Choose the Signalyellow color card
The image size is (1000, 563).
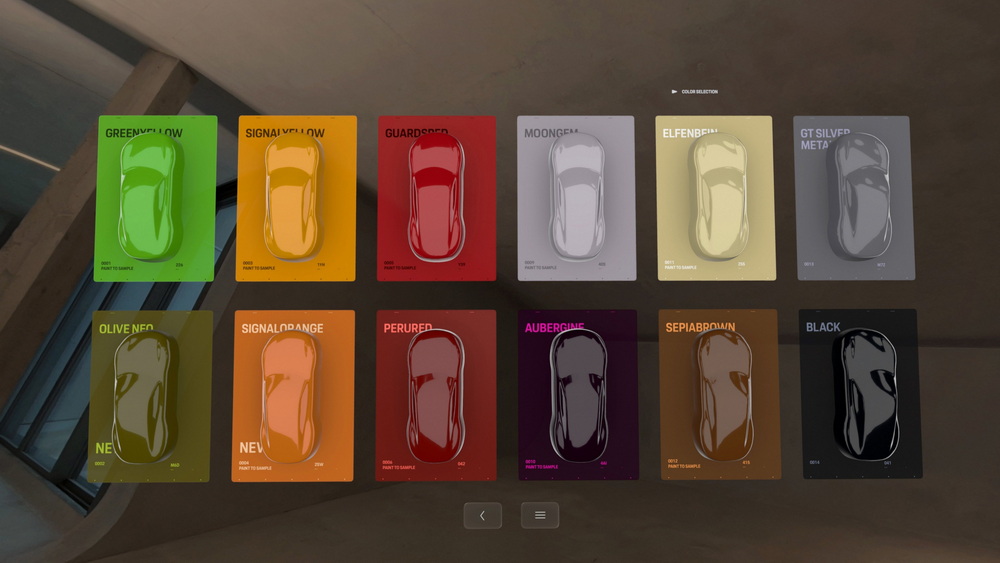(296, 198)
